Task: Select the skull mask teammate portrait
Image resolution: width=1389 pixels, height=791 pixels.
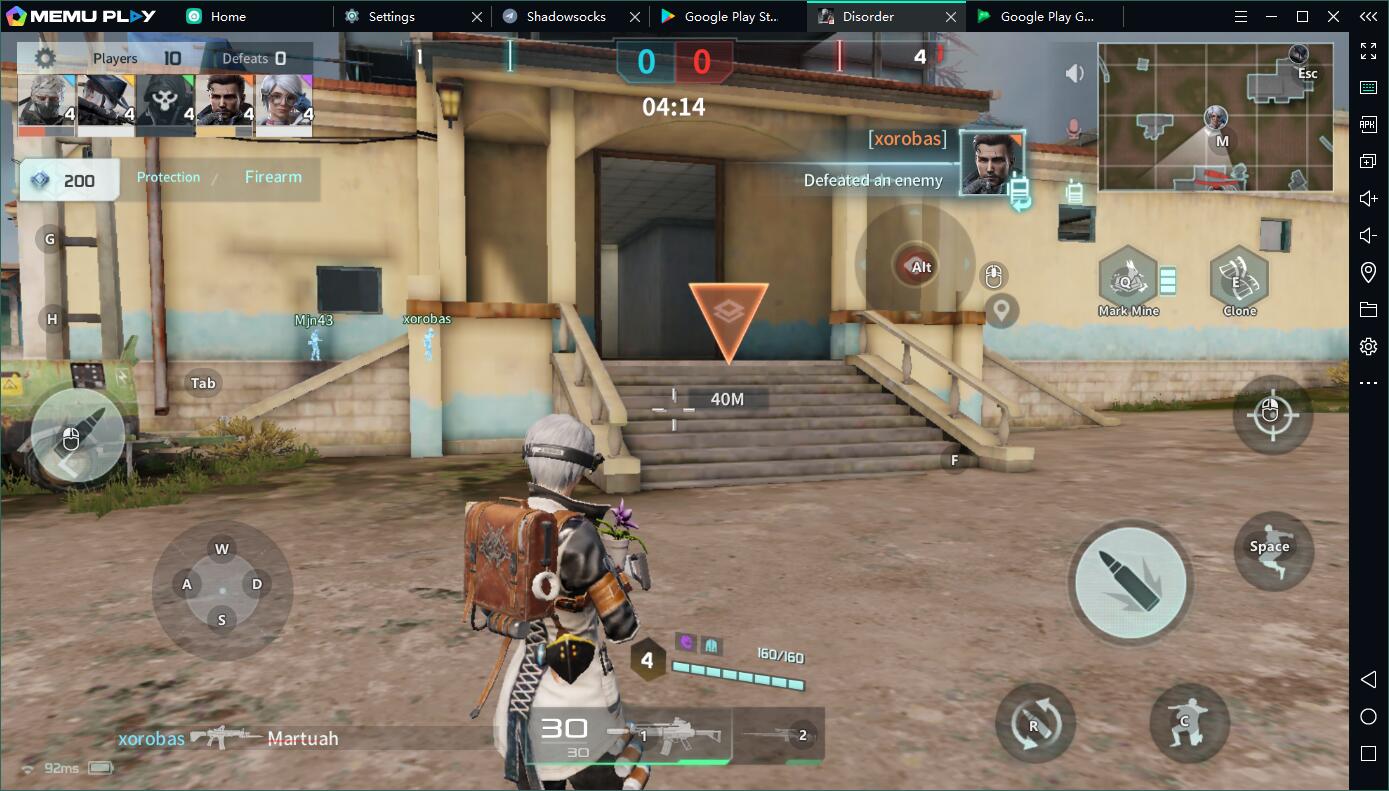Action: (x=165, y=104)
